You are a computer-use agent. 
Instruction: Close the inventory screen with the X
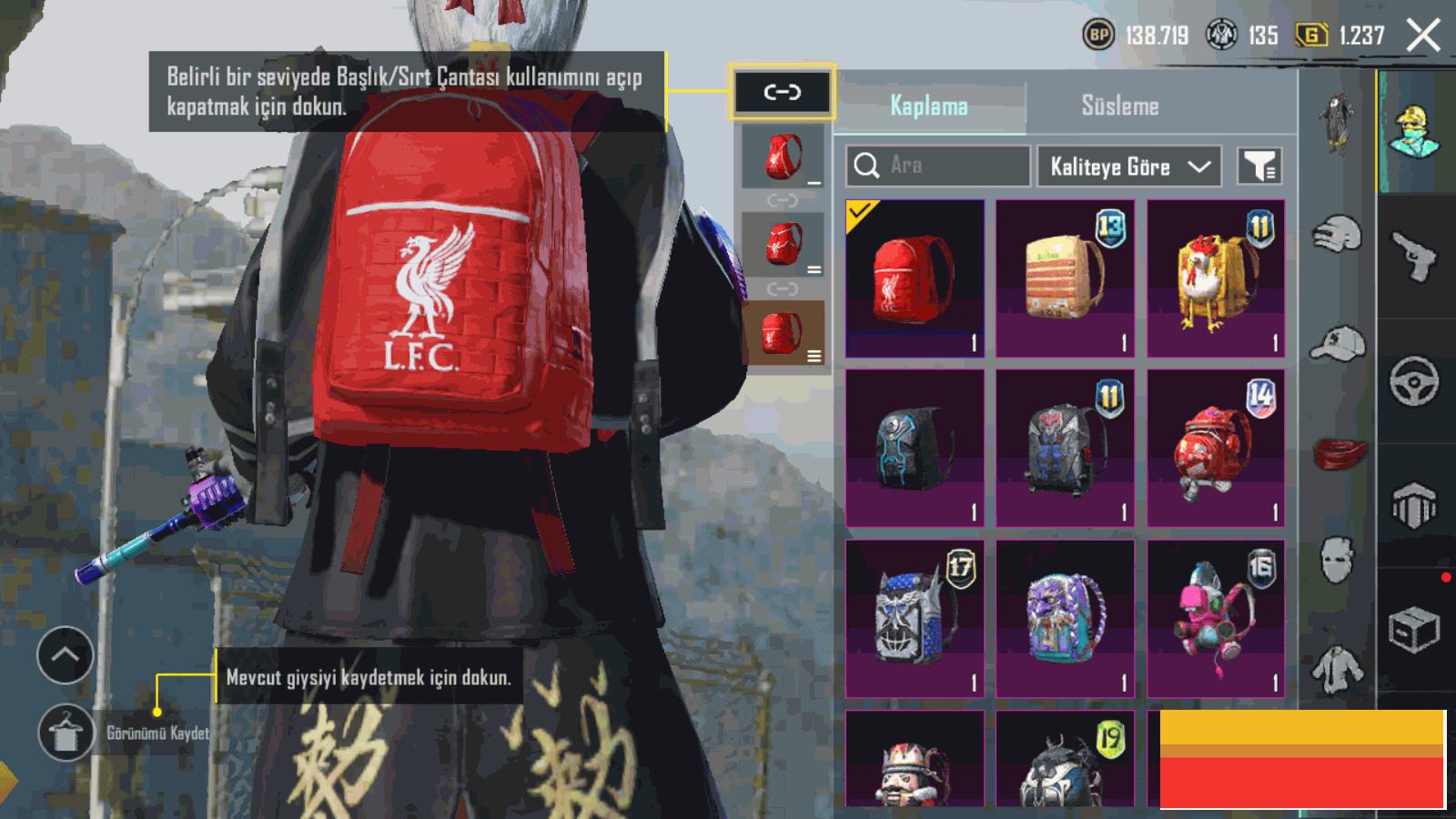(1423, 36)
